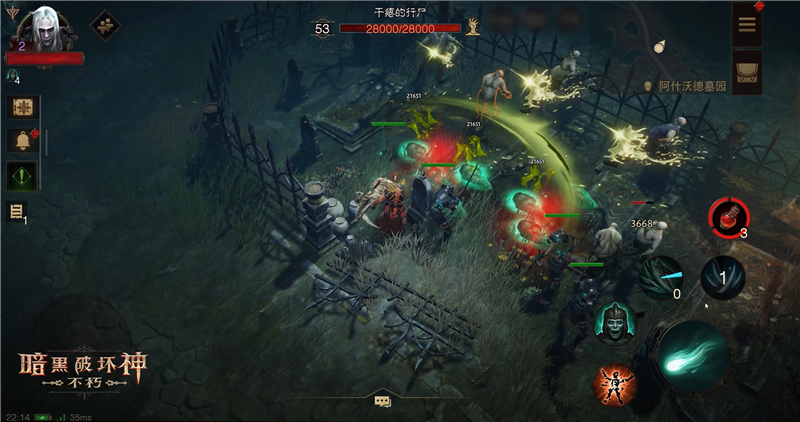This screenshot has height=422, width=800.
Task: Activate the claw skill showing 1
Action: (722, 276)
